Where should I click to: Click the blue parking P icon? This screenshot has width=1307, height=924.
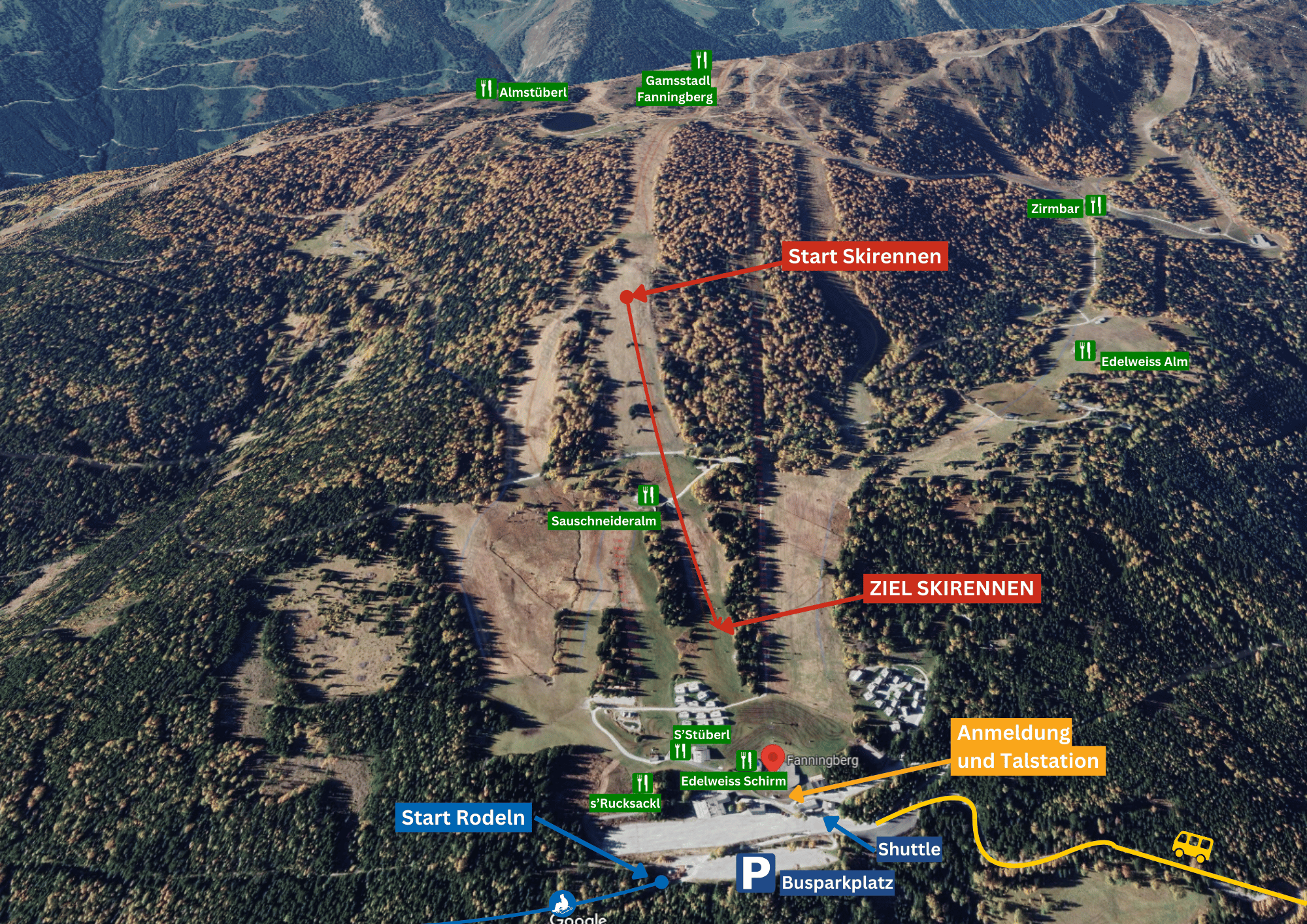coord(755,873)
